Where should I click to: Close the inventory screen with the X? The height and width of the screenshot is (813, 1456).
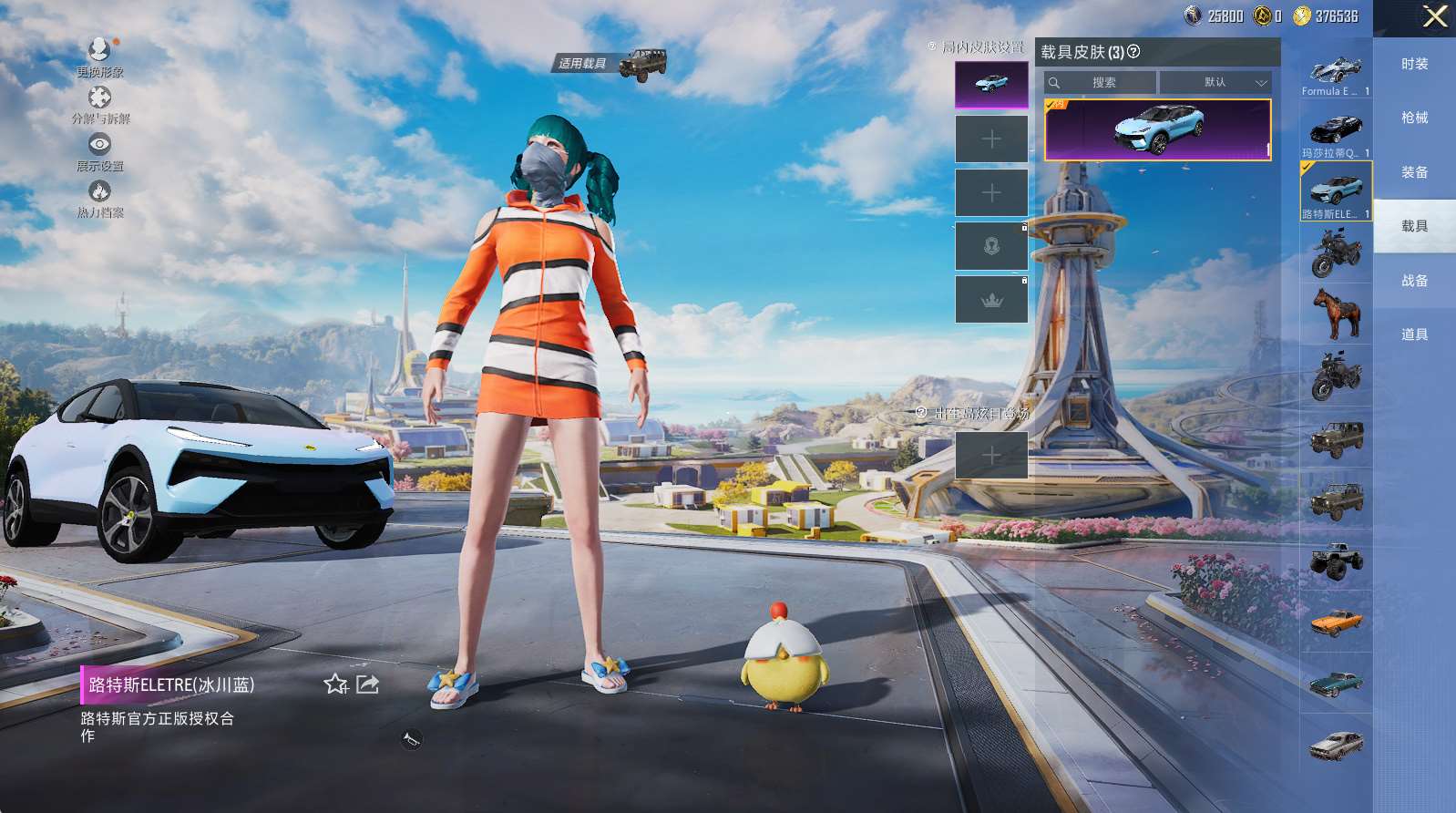pos(1434,16)
